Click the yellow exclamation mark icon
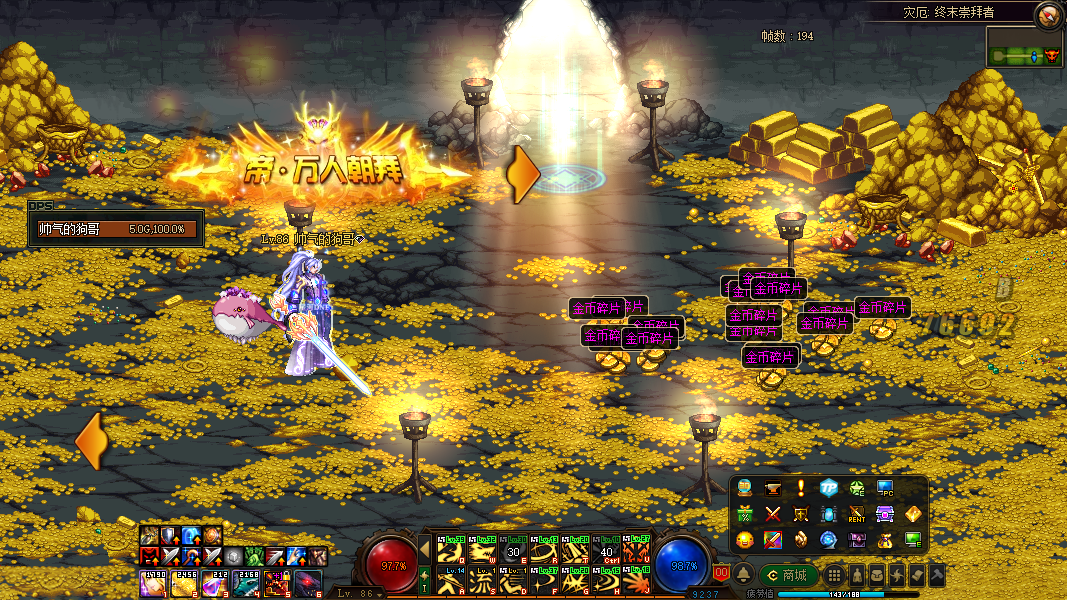The image size is (1067, 600). (x=801, y=488)
